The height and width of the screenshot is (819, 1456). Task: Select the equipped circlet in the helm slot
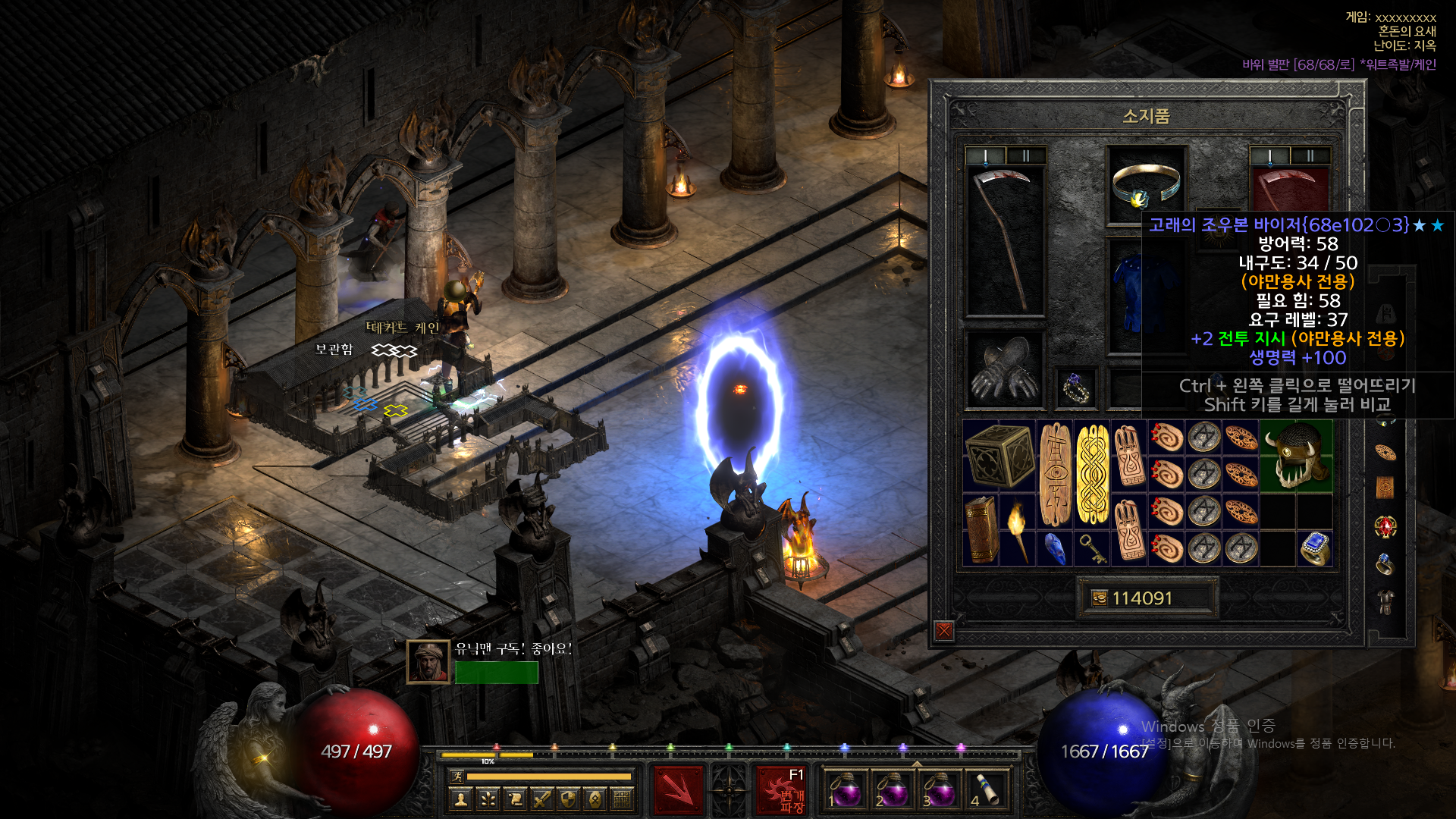click(x=1146, y=184)
